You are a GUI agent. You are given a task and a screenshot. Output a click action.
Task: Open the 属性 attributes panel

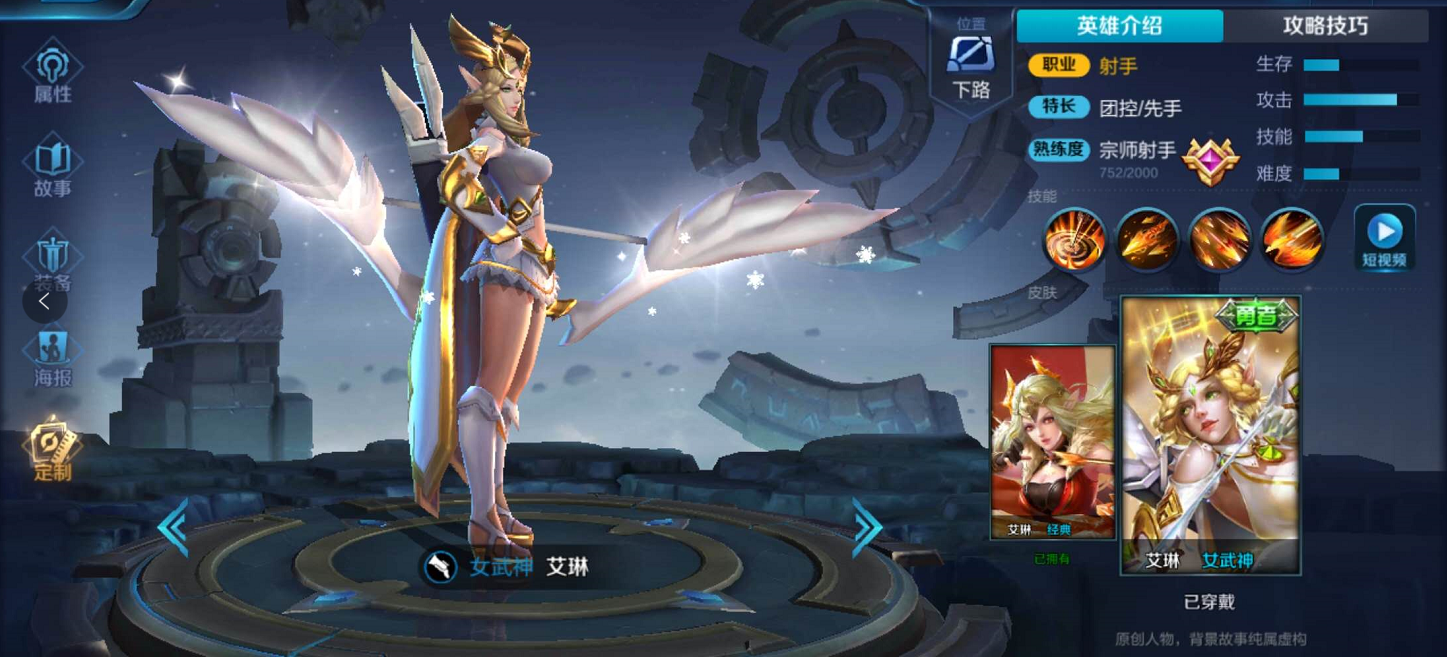click(52, 73)
